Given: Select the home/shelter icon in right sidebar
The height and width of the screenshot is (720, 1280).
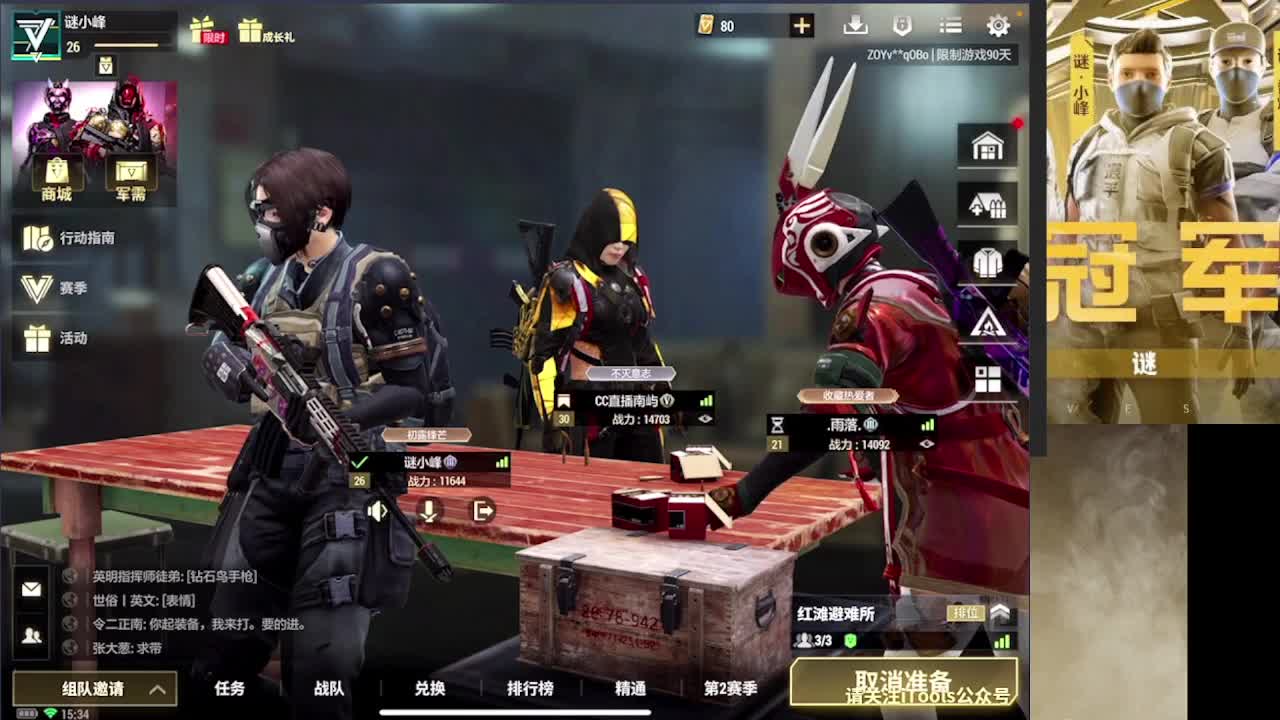Looking at the screenshot, I should point(986,145).
